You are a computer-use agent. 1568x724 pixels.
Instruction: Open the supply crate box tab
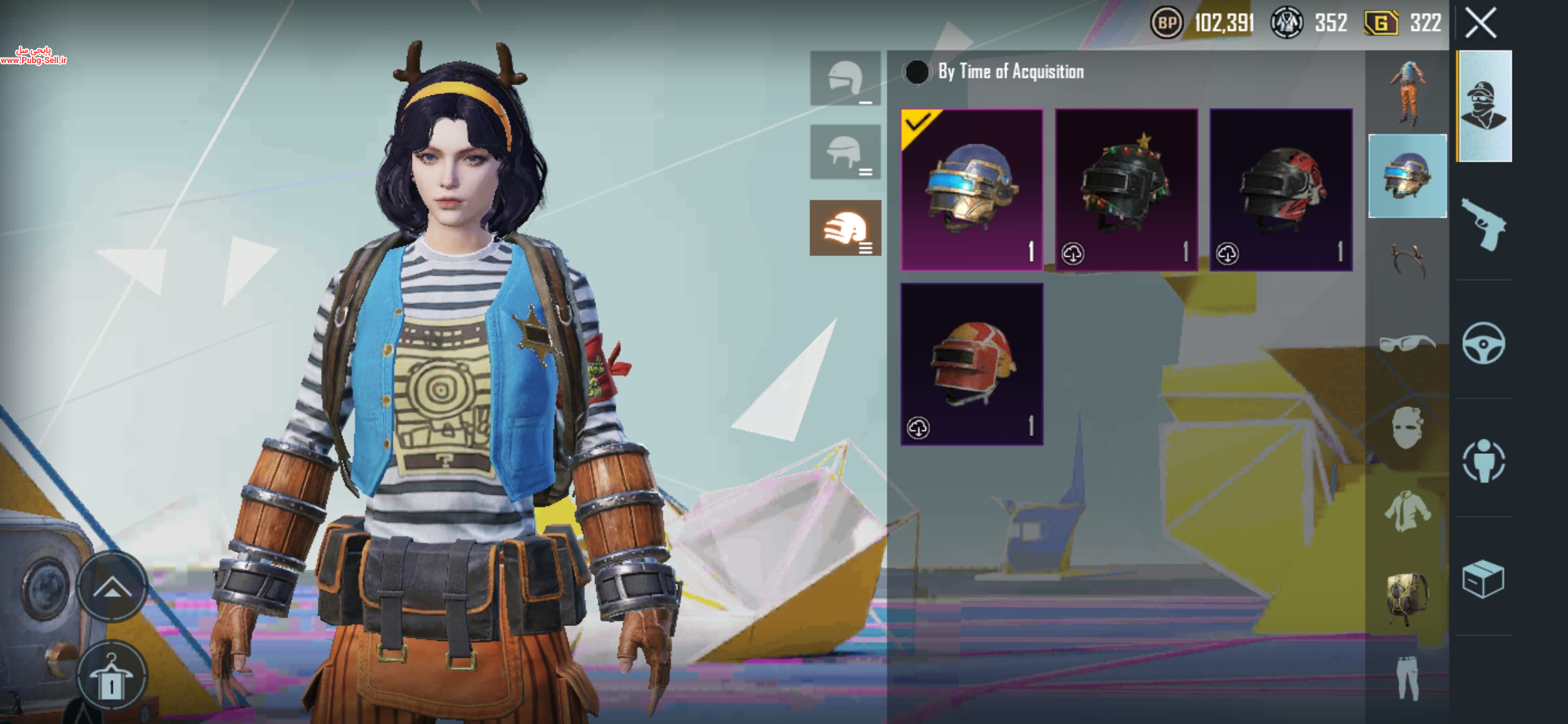[x=1484, y=579]
